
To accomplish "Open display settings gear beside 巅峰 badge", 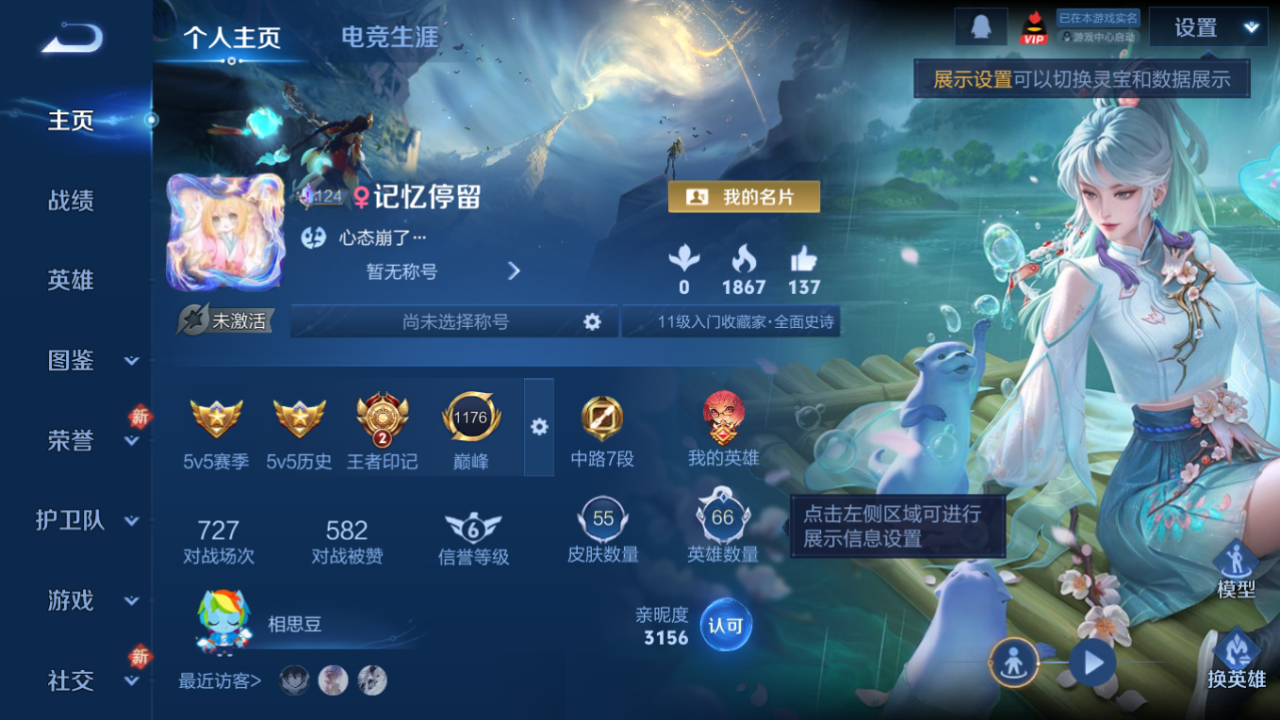I will click(x=539, y=427).
